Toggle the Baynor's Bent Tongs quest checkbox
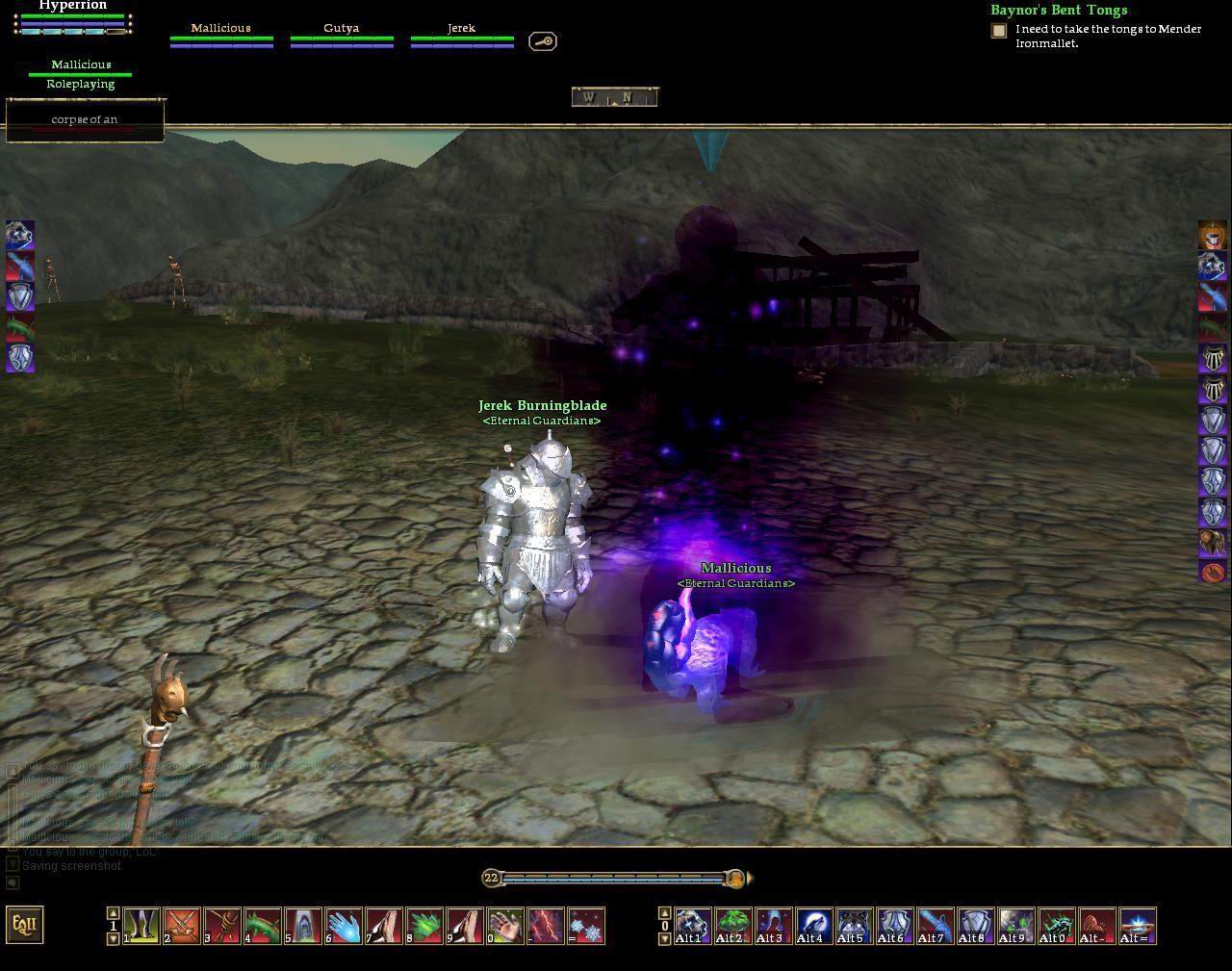Screen dimensions: 1232x971 [999, 31]
